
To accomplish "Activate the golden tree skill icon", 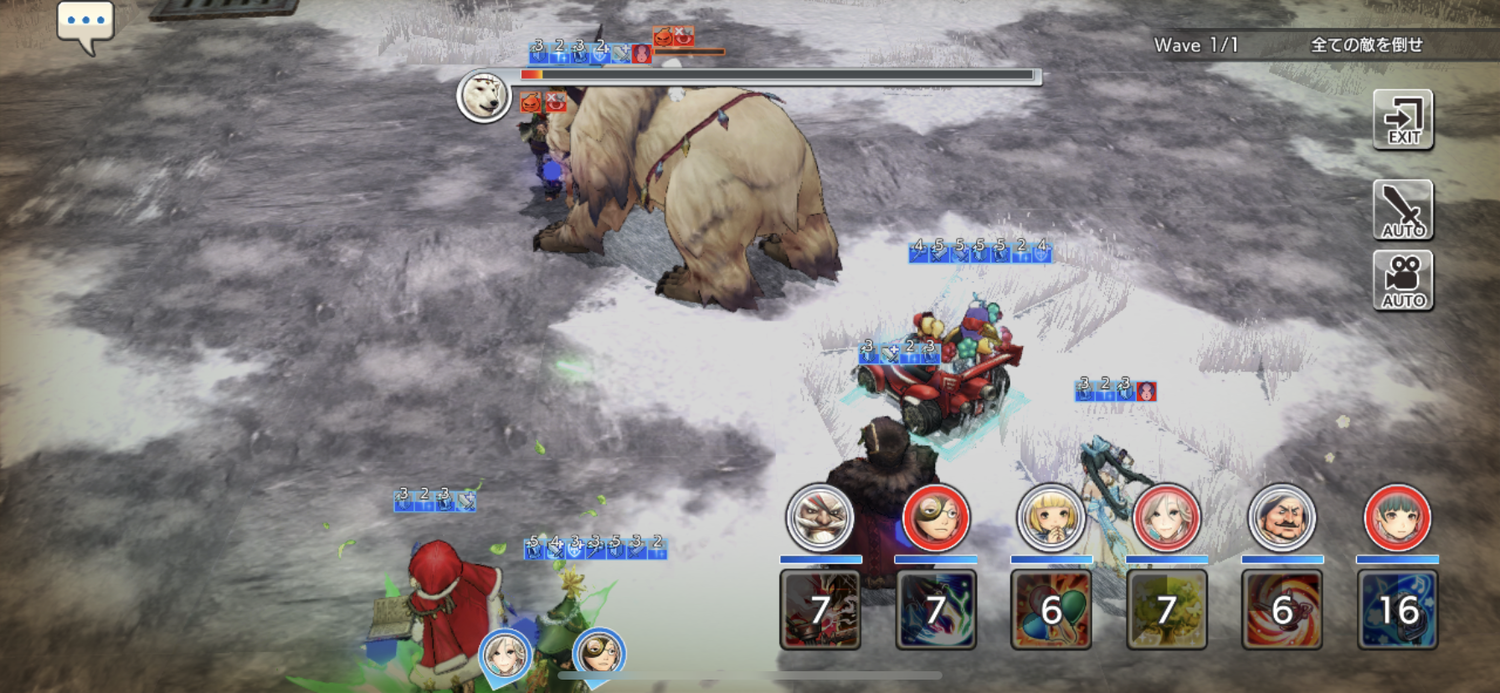I will (1166, 609).
